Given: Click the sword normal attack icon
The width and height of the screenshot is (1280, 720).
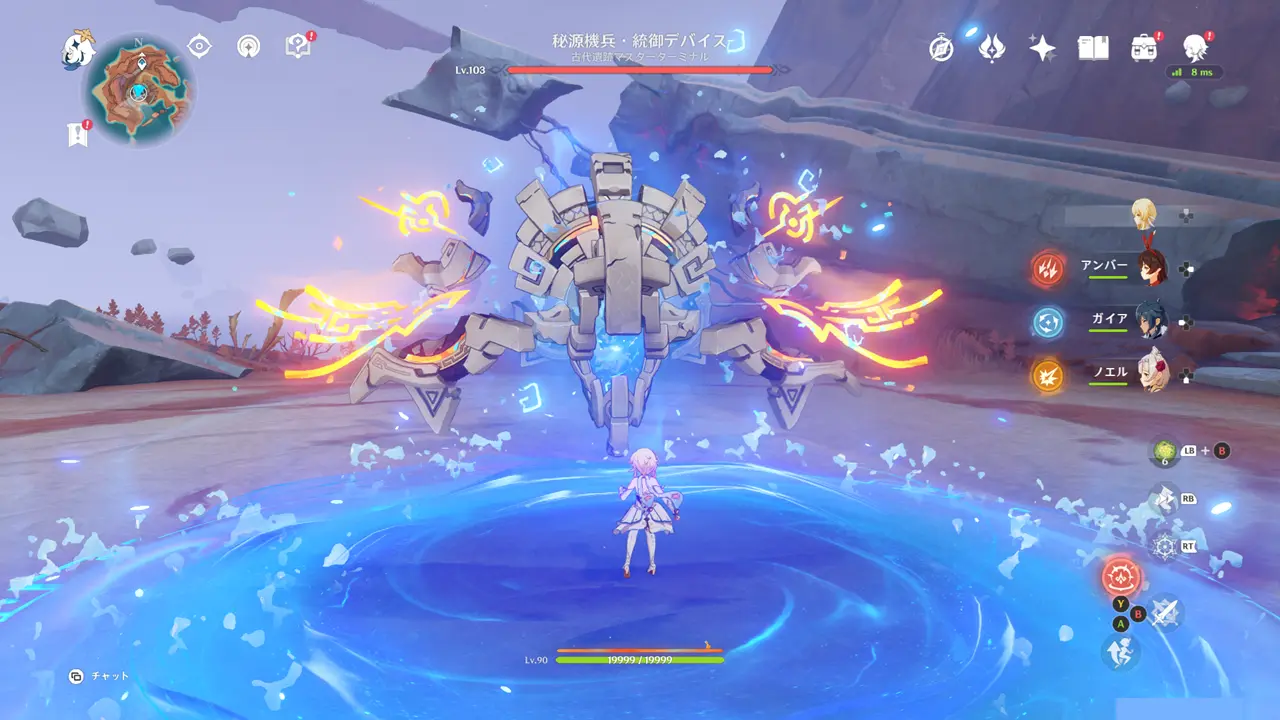Looking at the screenshot, I should tap(1165, 613).
